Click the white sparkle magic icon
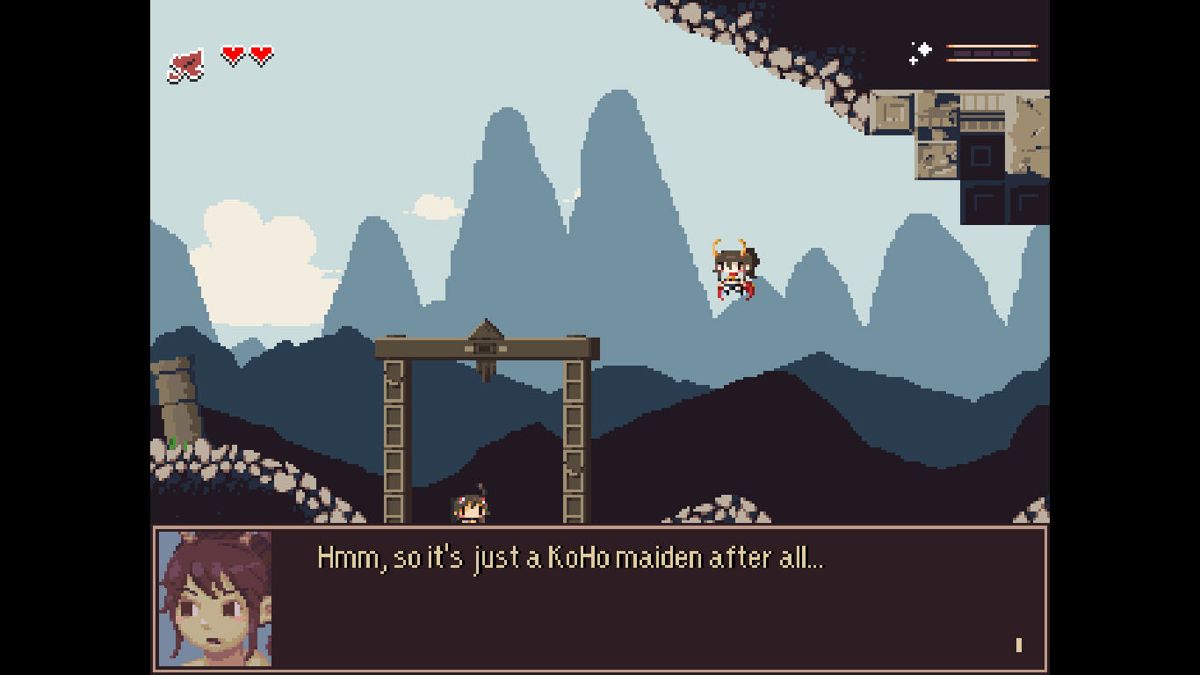1200x675 pixels. [x=920, y=52]
